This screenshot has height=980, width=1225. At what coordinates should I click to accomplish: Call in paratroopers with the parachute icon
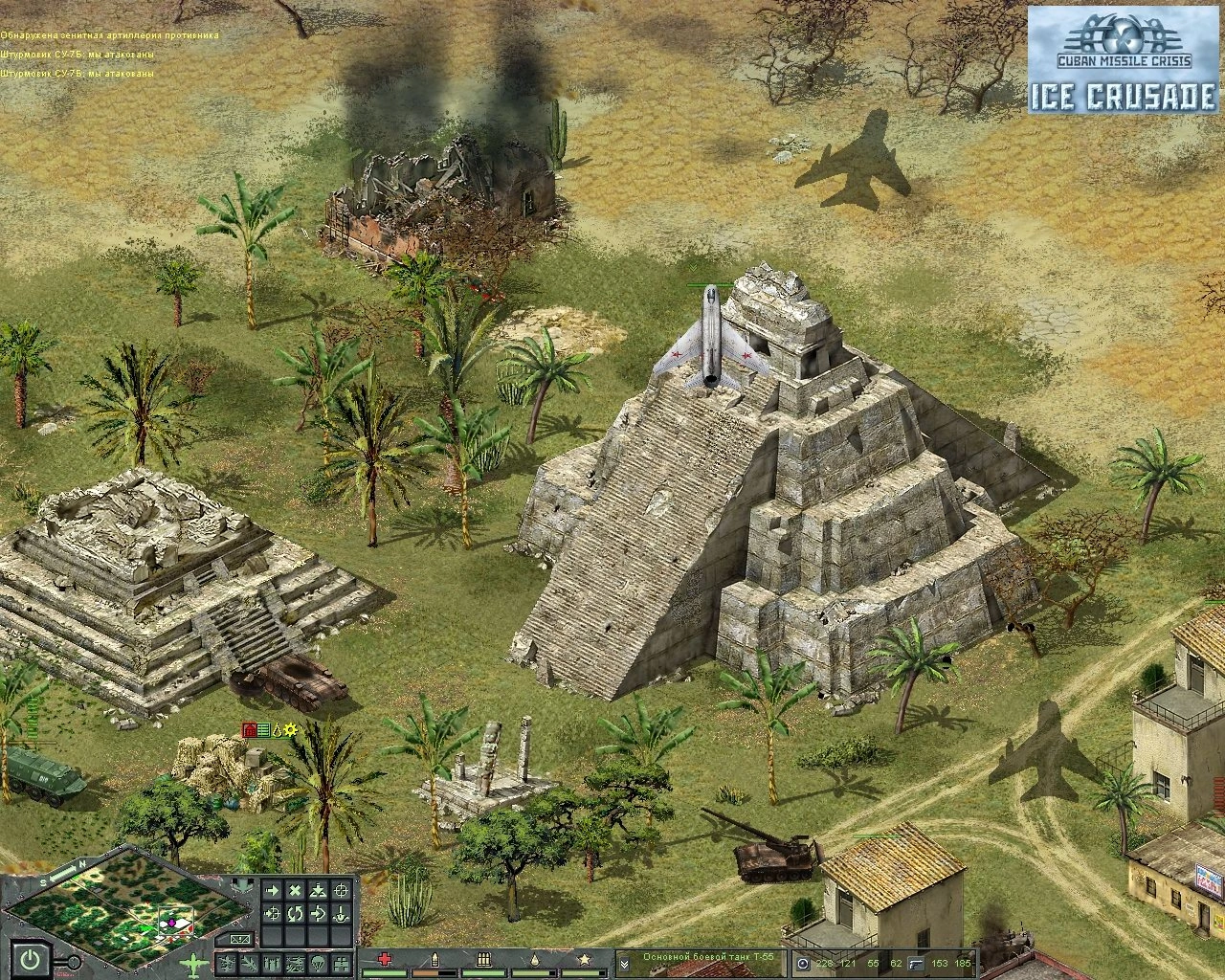(x=318, y=961)
